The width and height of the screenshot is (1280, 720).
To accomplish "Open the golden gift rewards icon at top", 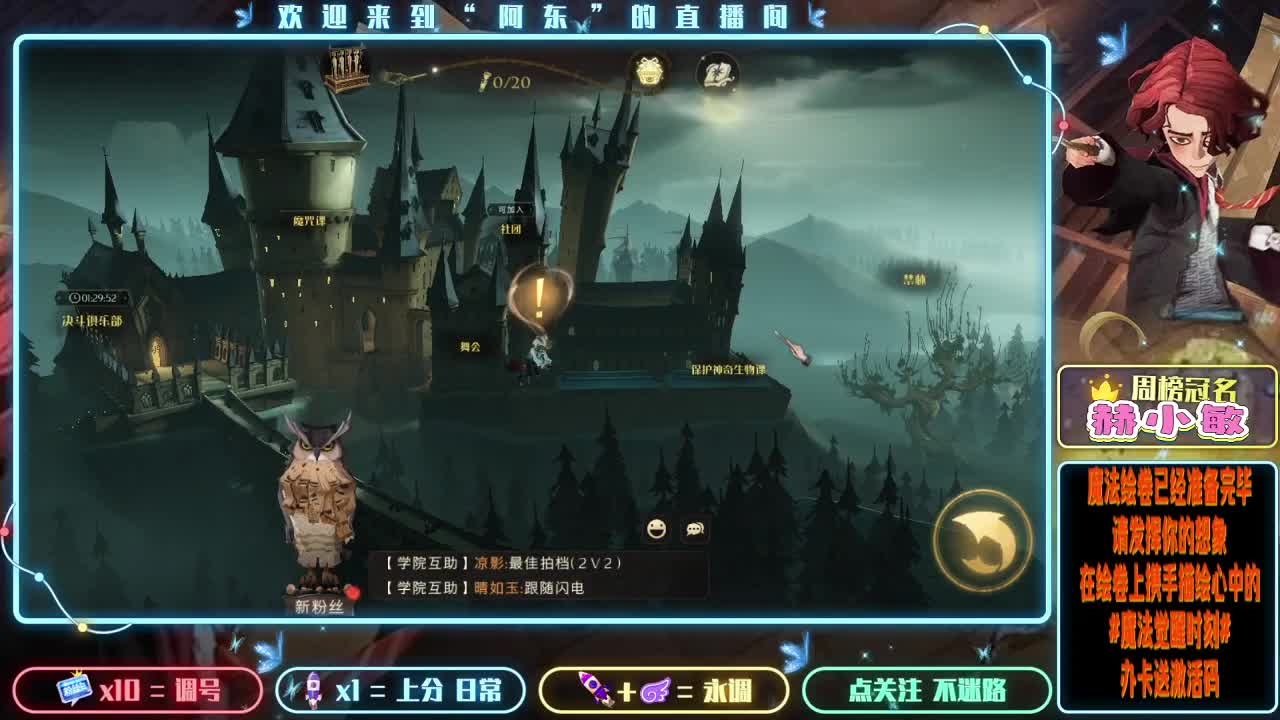I will [647, 73].
